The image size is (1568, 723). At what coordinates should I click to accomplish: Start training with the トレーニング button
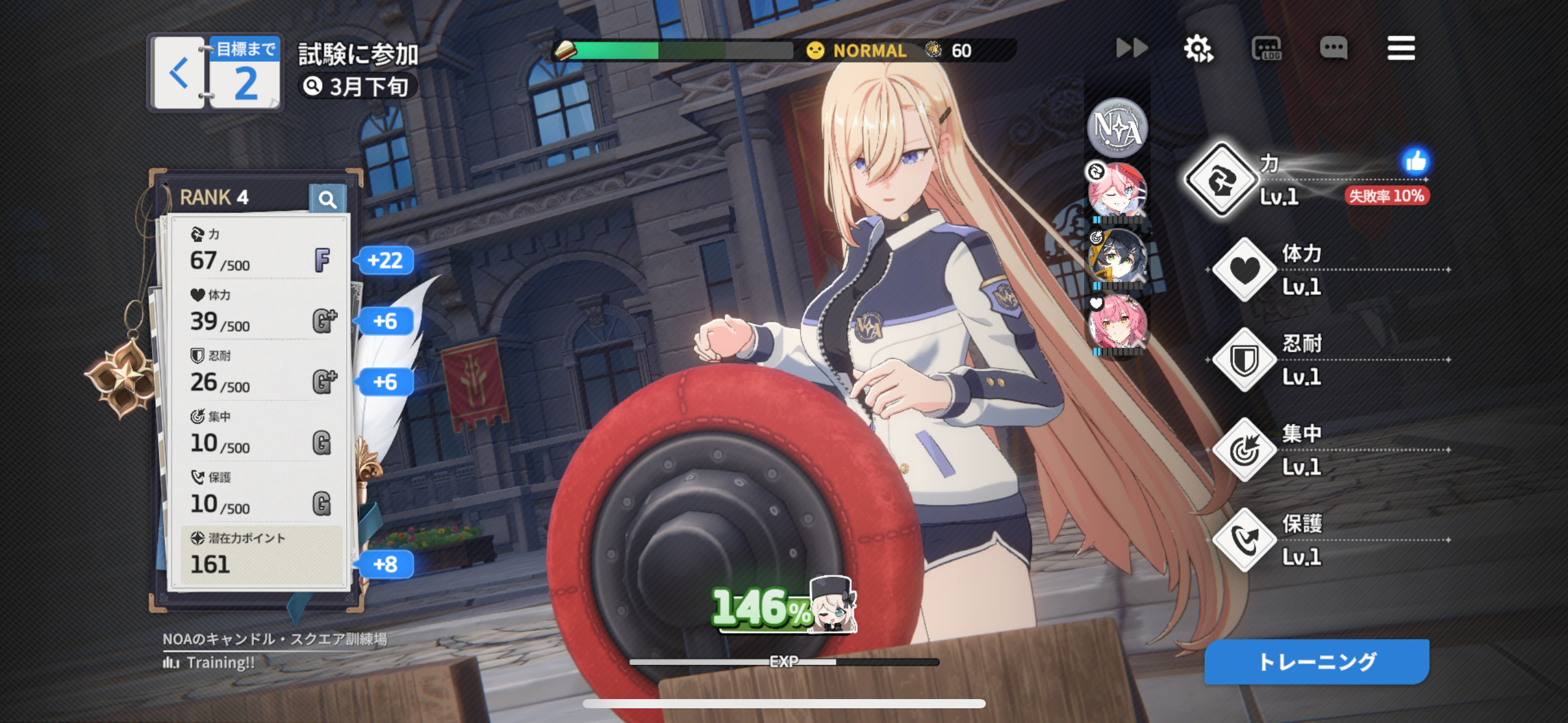coord(1316,662)
